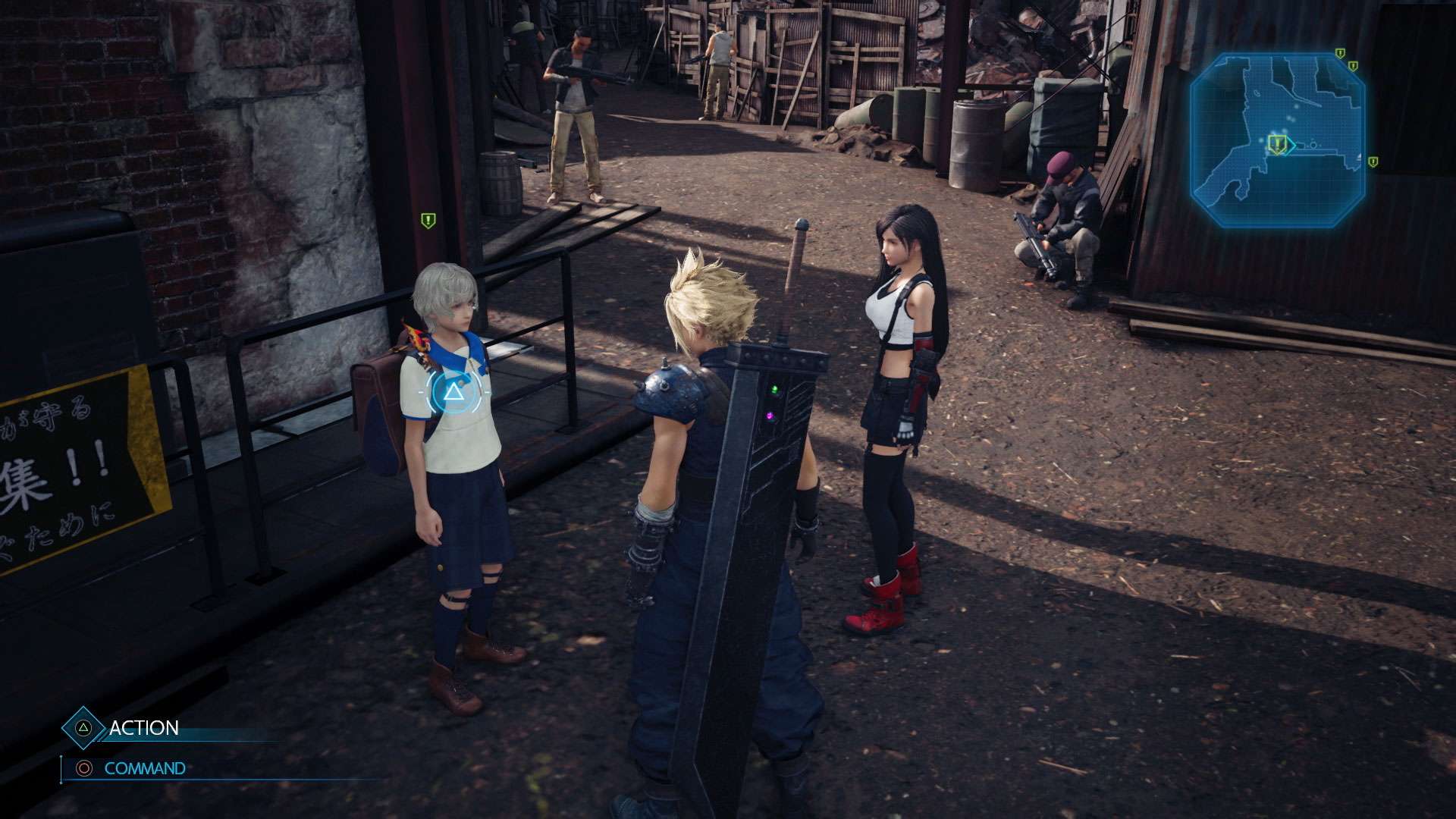Click the sidequest marker below the minimap's right edge
Image resolution: width=1456 pixels, height=819 pixels.
pos(1373,162)
